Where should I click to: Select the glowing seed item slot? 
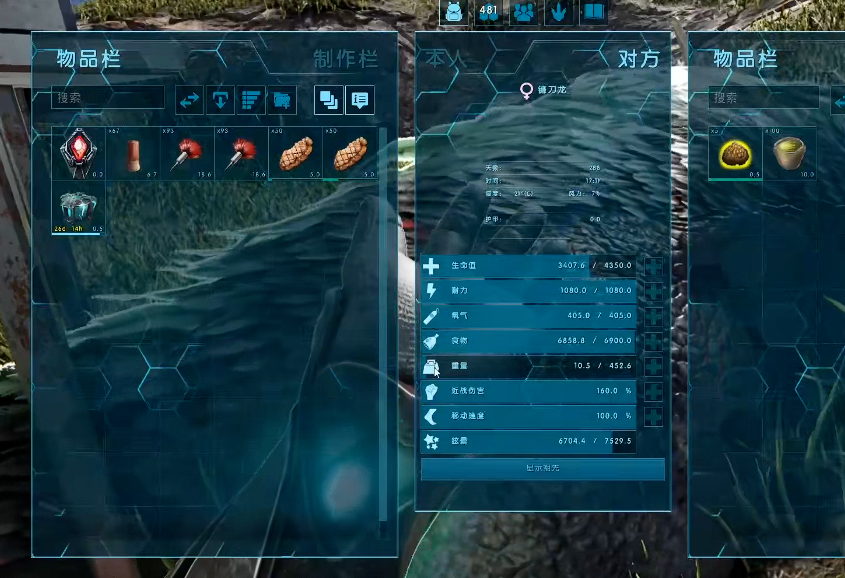[735, 154]
